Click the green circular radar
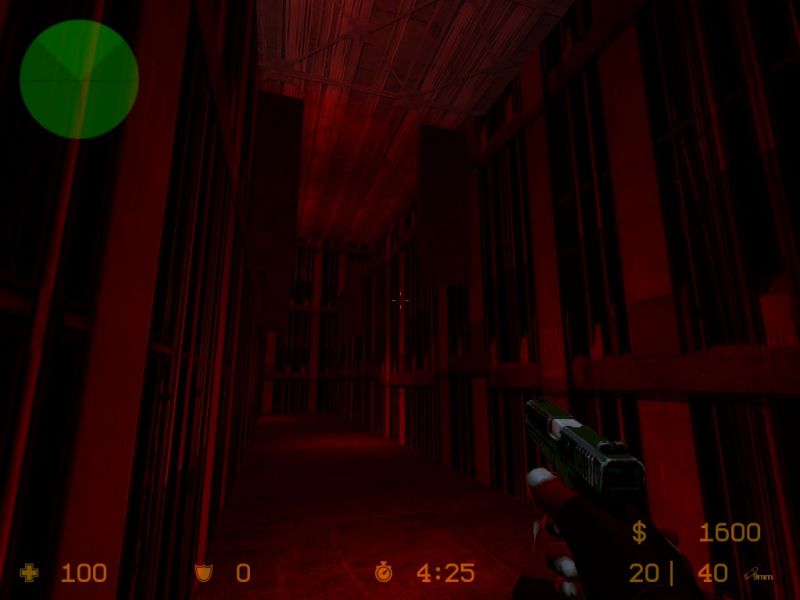This screenshot has height=600, width=800. (79, 78)
